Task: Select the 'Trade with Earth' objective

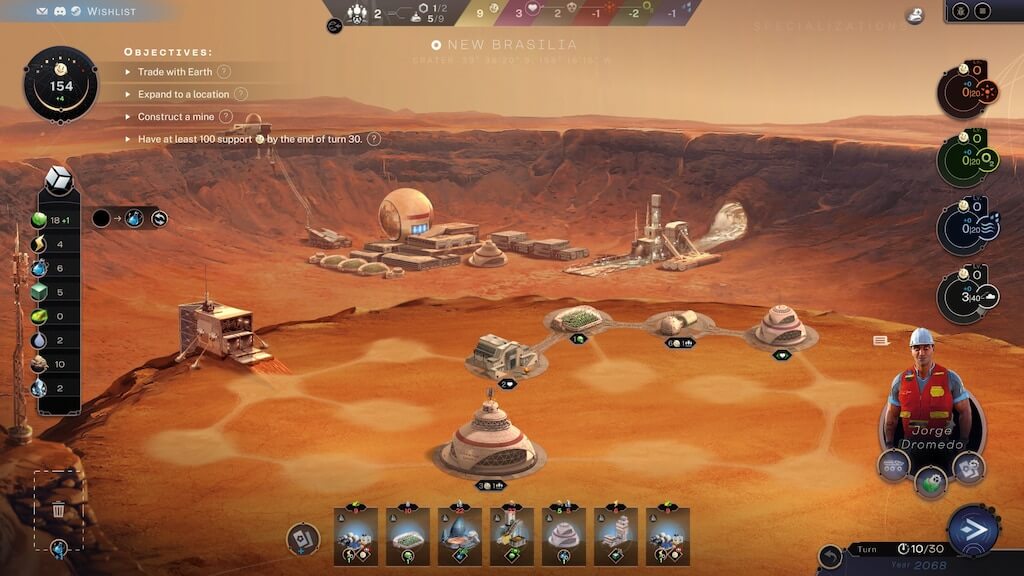Action: pyautogui.click(x=175, y=72)
